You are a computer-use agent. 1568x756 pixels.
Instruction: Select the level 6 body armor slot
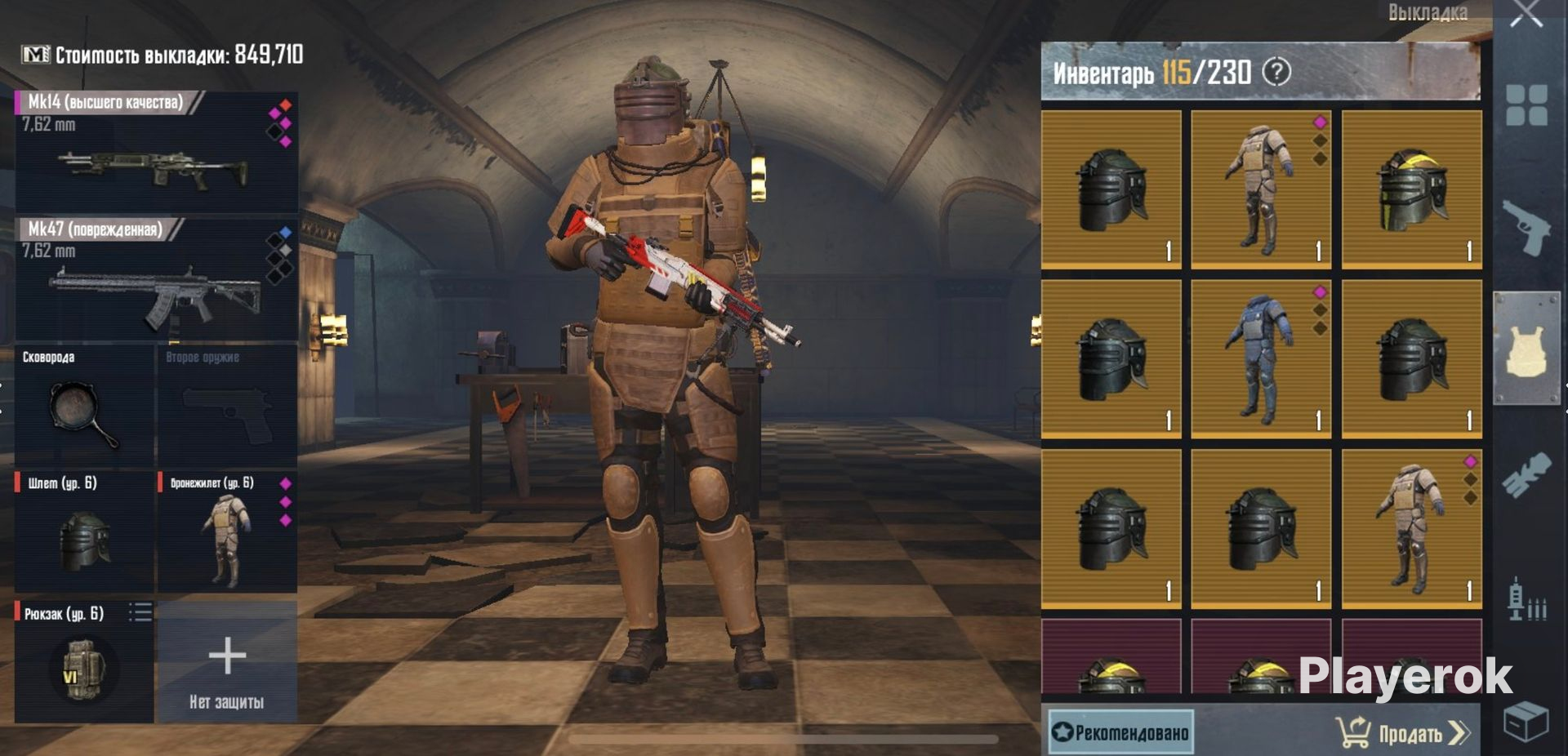tap(226, 531)
